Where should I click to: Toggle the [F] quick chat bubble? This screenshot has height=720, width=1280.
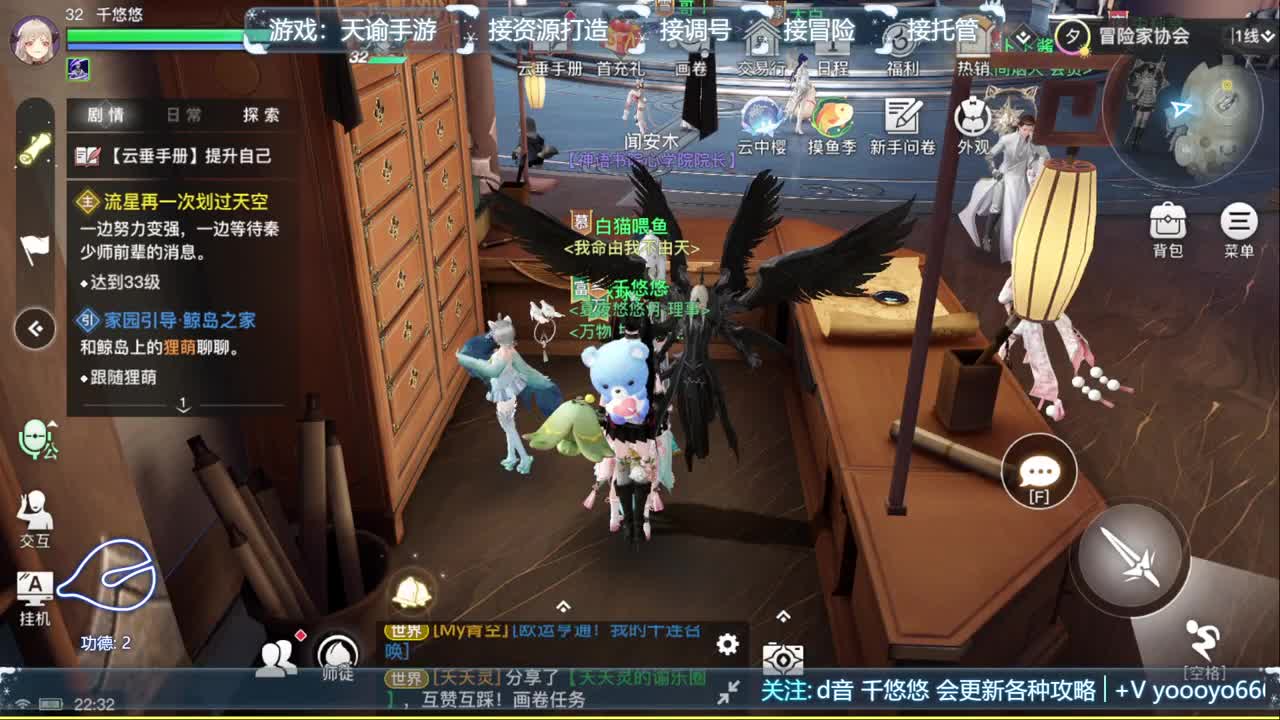[1037, 472]
